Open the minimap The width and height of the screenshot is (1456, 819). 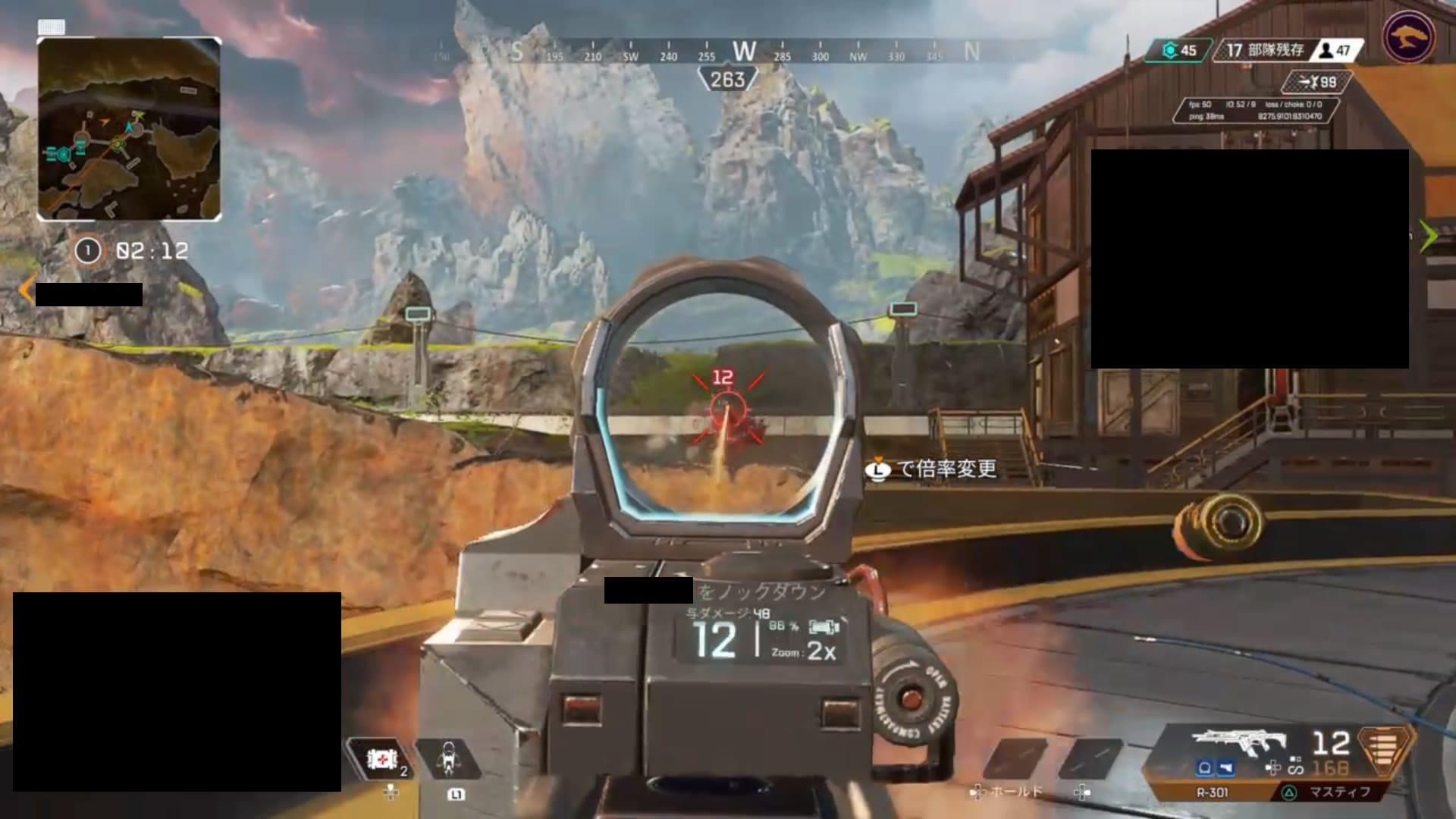[x=129, y=129]
